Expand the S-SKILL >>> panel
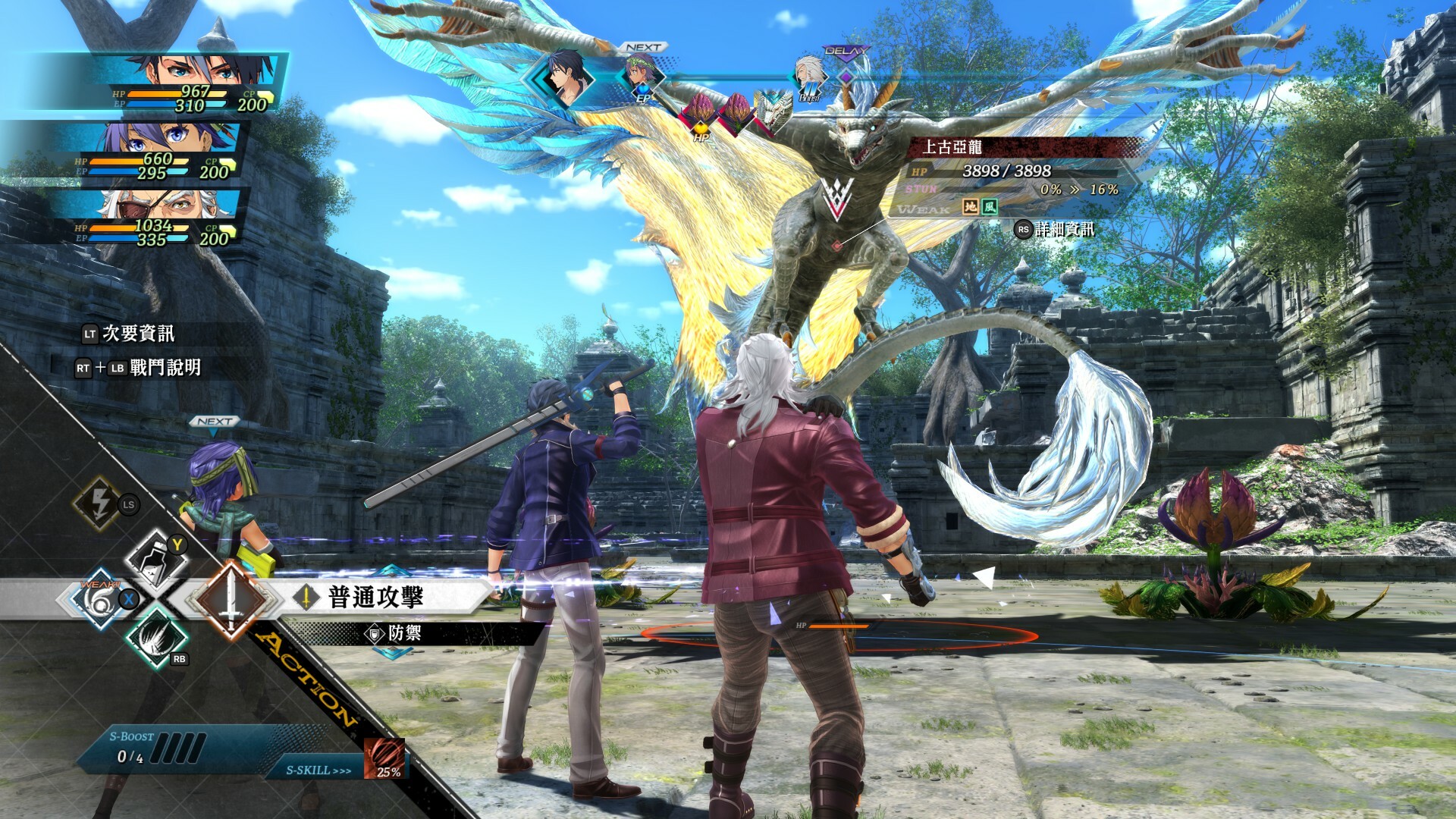Screen dimensions: 1456x819 318,769
